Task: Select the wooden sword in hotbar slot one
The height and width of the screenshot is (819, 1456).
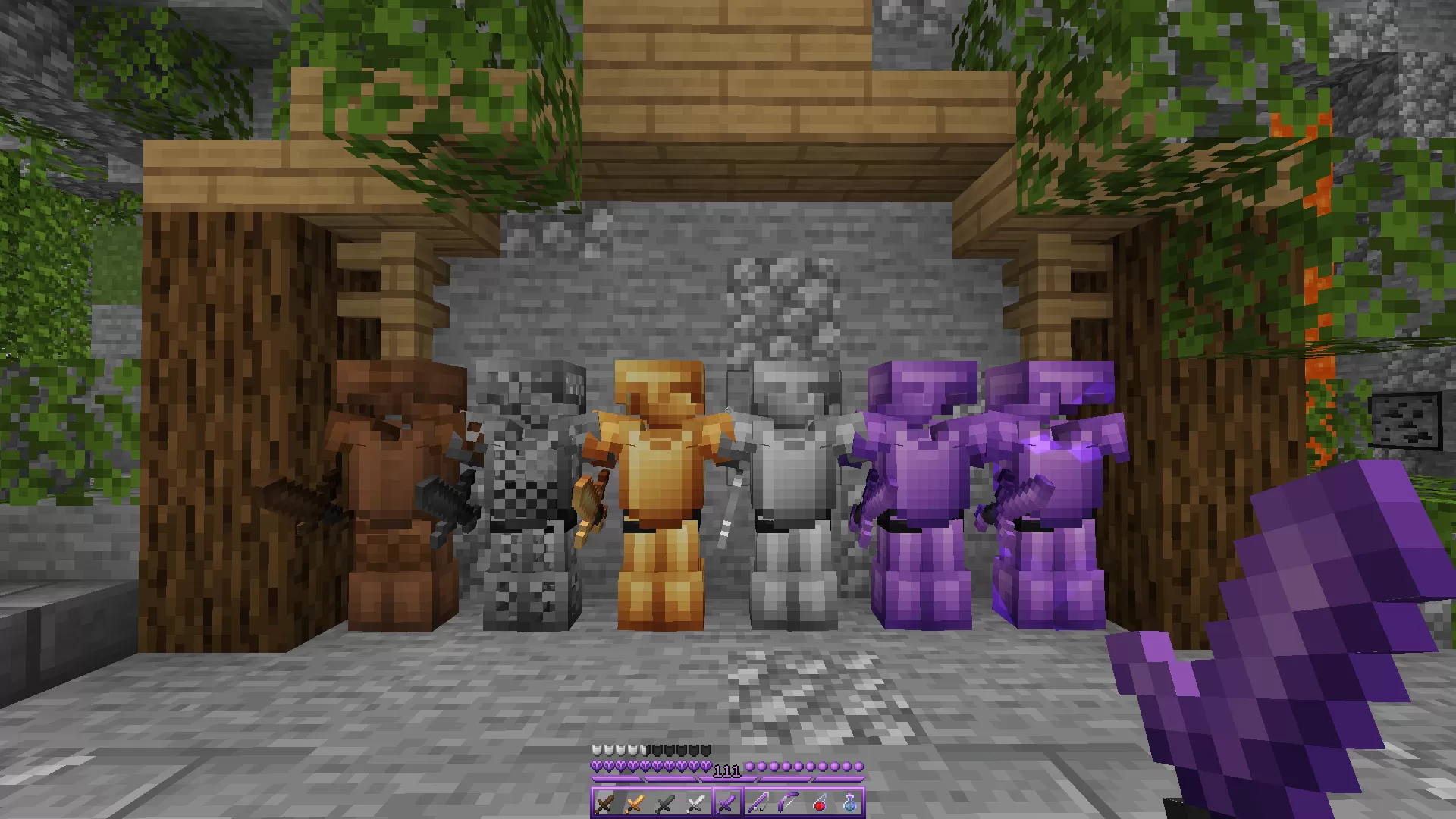Action: 605,804
